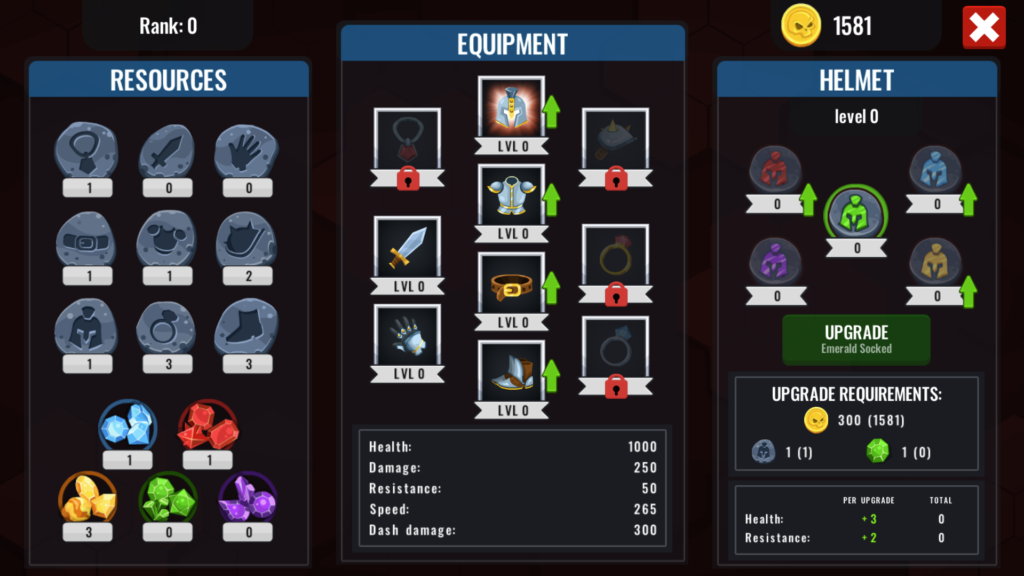Choose the gold topaz helmet socket

935,262
